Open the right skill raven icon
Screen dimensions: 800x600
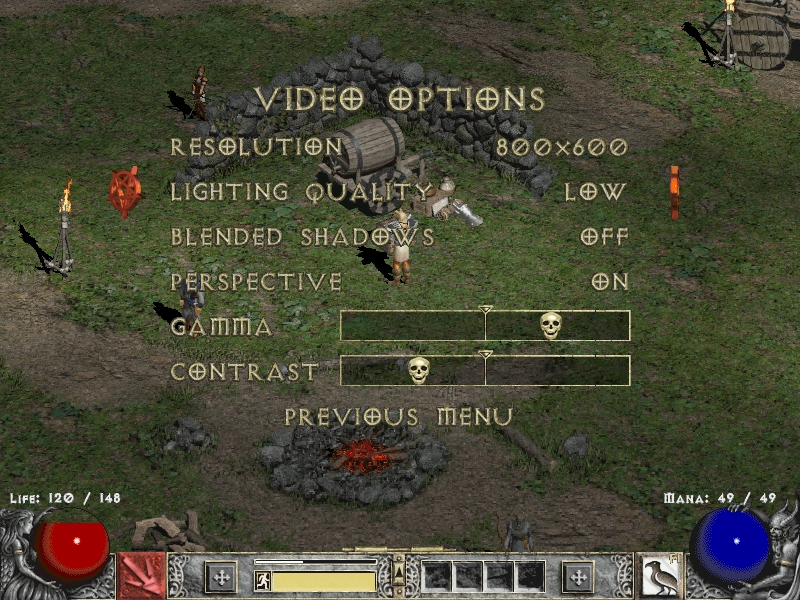658,576
